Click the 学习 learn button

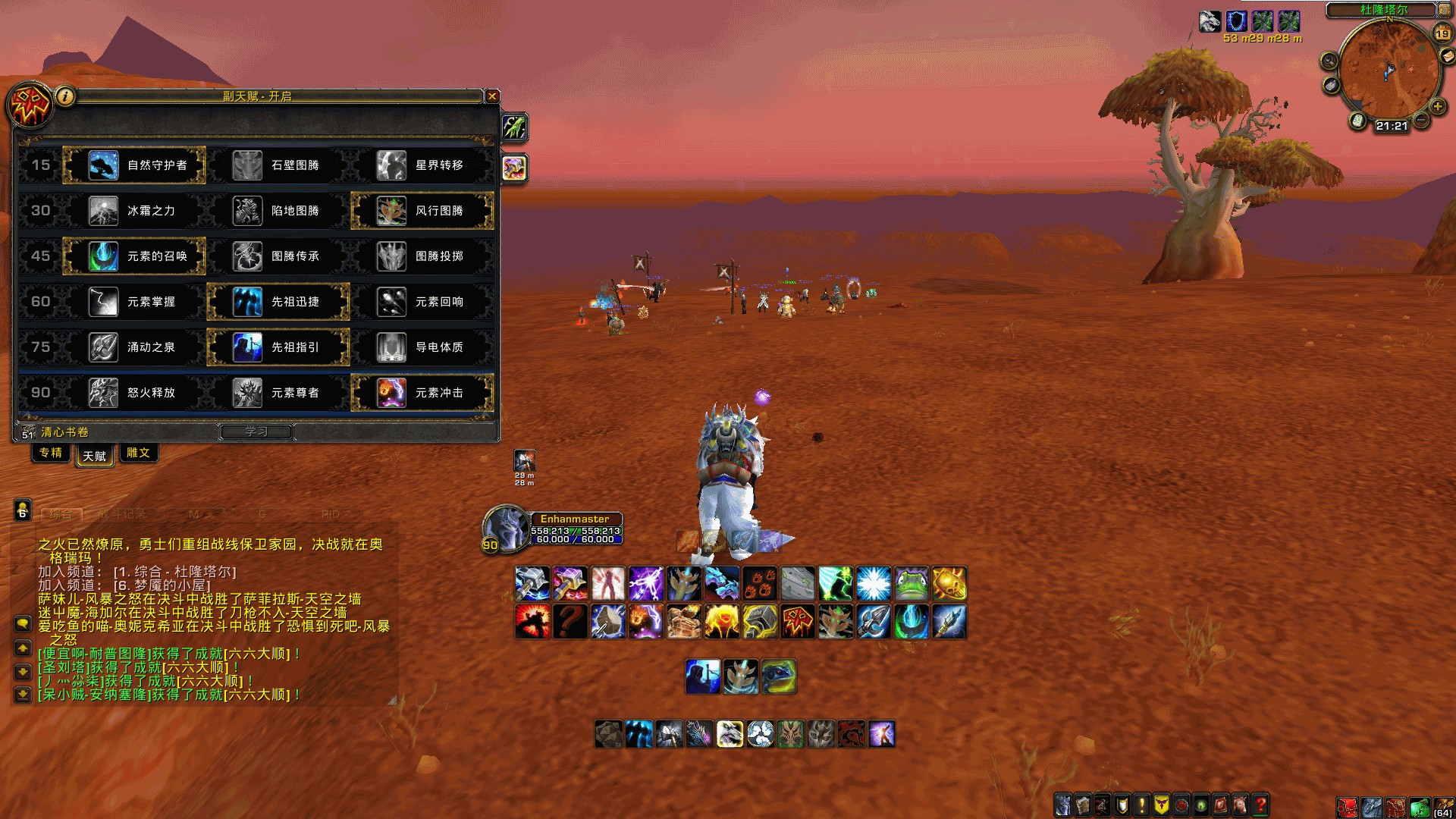click(x=256, y=431)
